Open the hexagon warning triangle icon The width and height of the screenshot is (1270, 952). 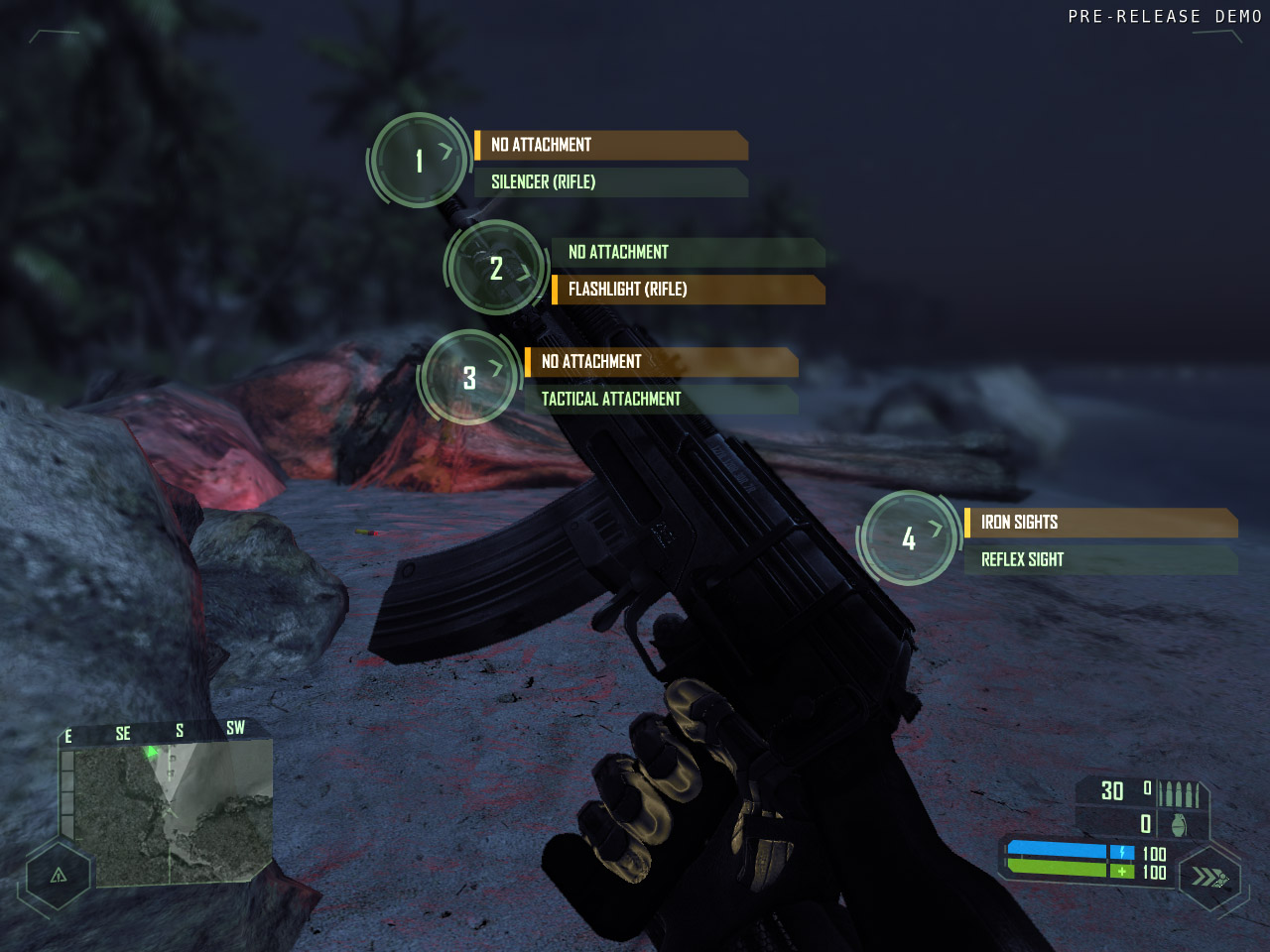pyautogui.click(x=59, y=875)
